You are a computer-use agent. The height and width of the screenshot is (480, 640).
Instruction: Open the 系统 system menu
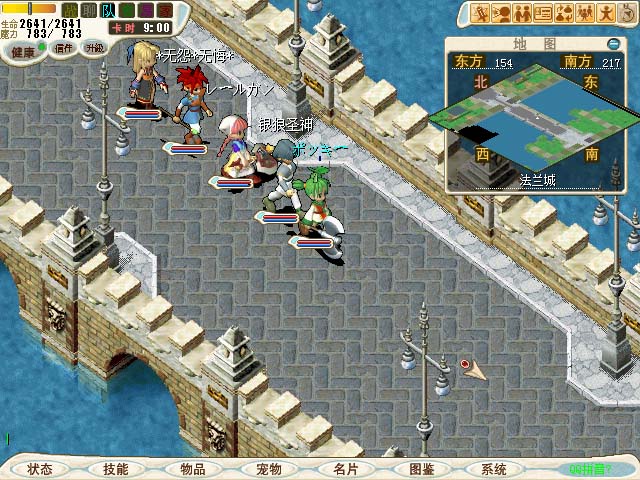[493, 468]
